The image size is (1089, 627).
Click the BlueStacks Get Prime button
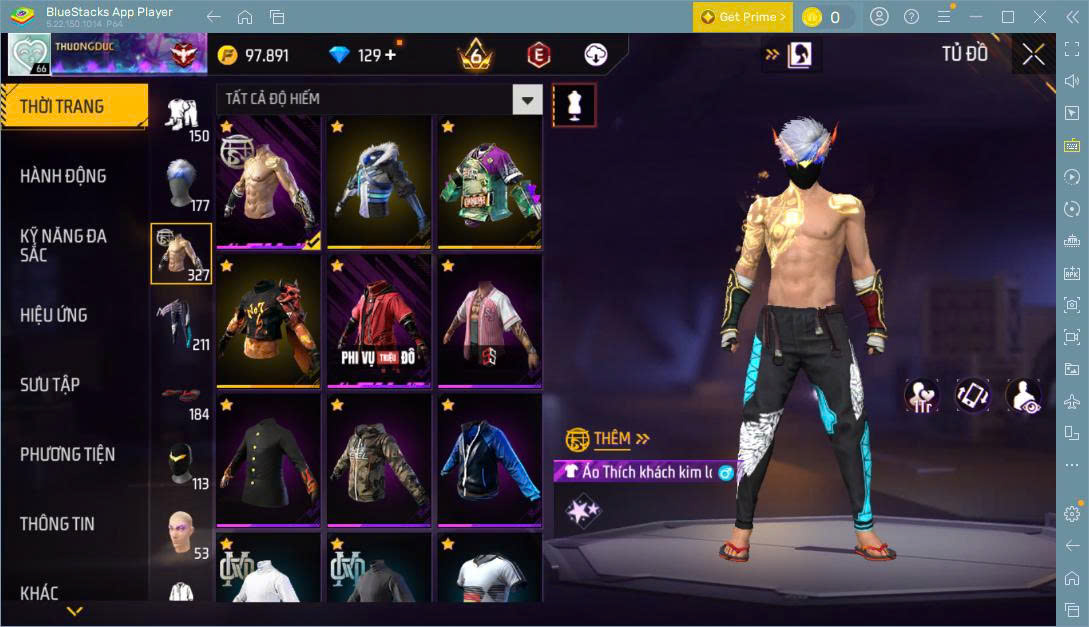743,17
